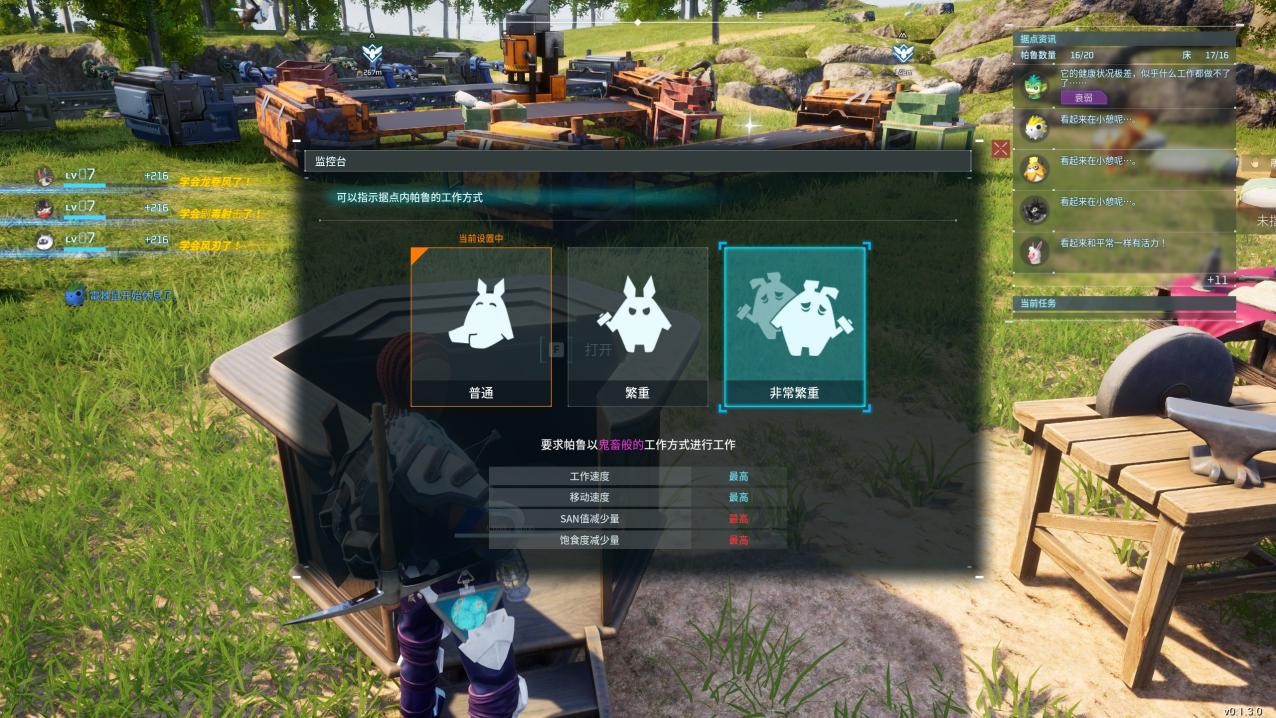Select the 普通 normal work mode

pyautogui.click(x=481, y=327)
